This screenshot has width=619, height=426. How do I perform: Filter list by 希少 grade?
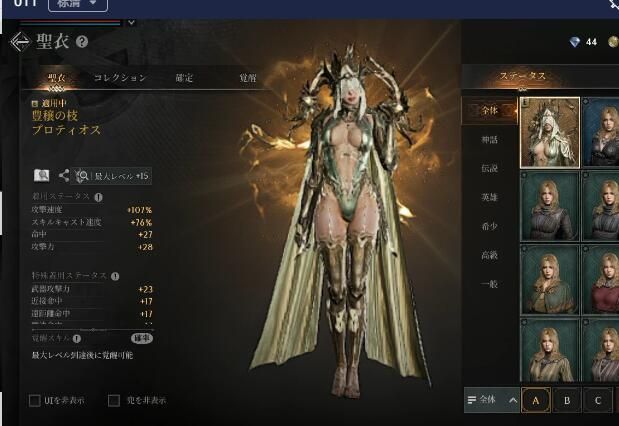pyautogui.click(x=488, y=226)
